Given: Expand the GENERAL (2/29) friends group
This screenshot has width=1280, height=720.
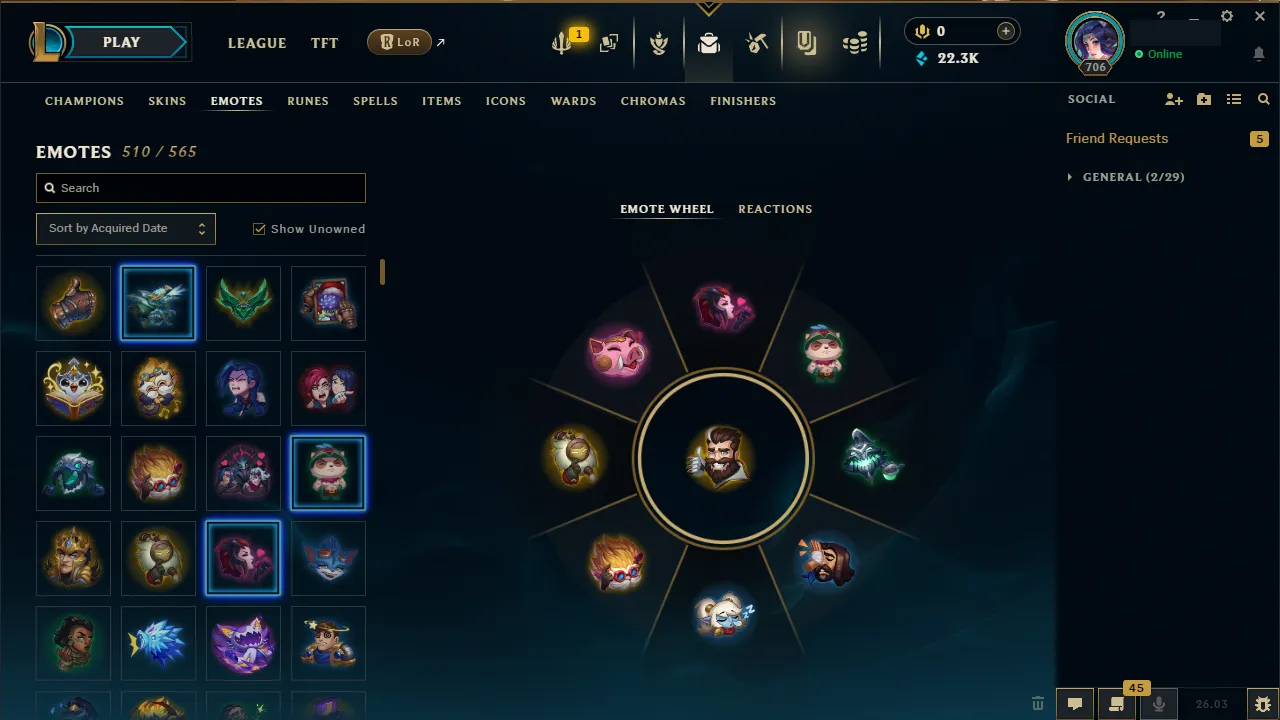Looking at the screenshot, I should (1124, 177).
